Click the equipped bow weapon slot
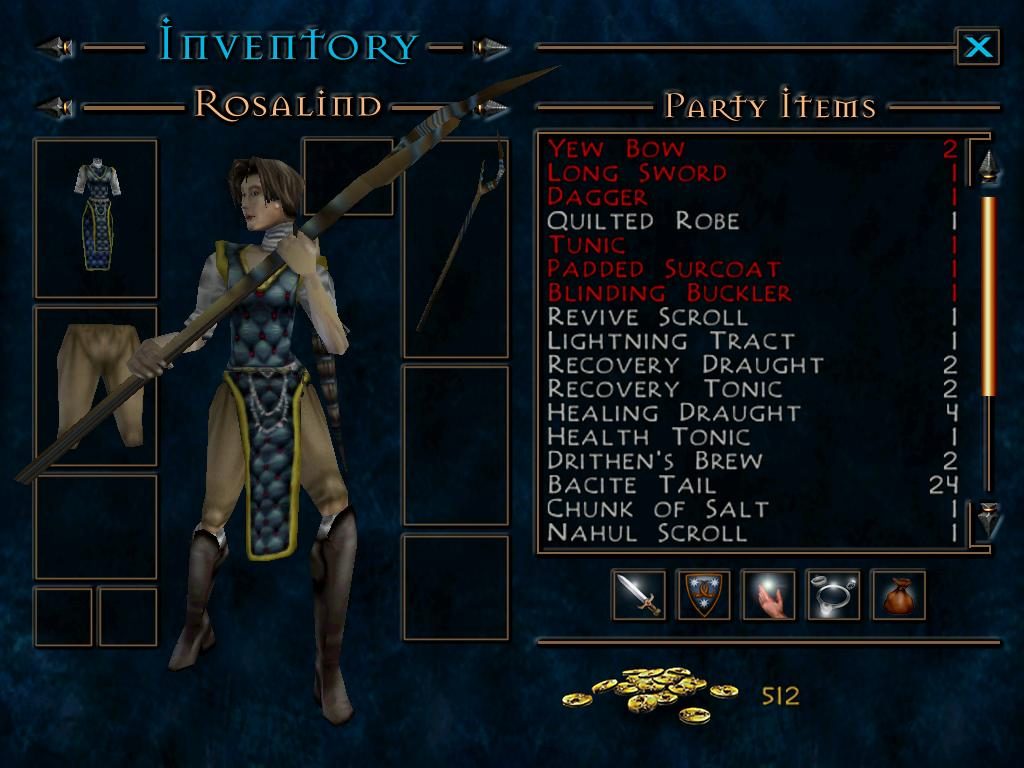The width and height of the screenshot is (1024, 768). tap(455, 248)
